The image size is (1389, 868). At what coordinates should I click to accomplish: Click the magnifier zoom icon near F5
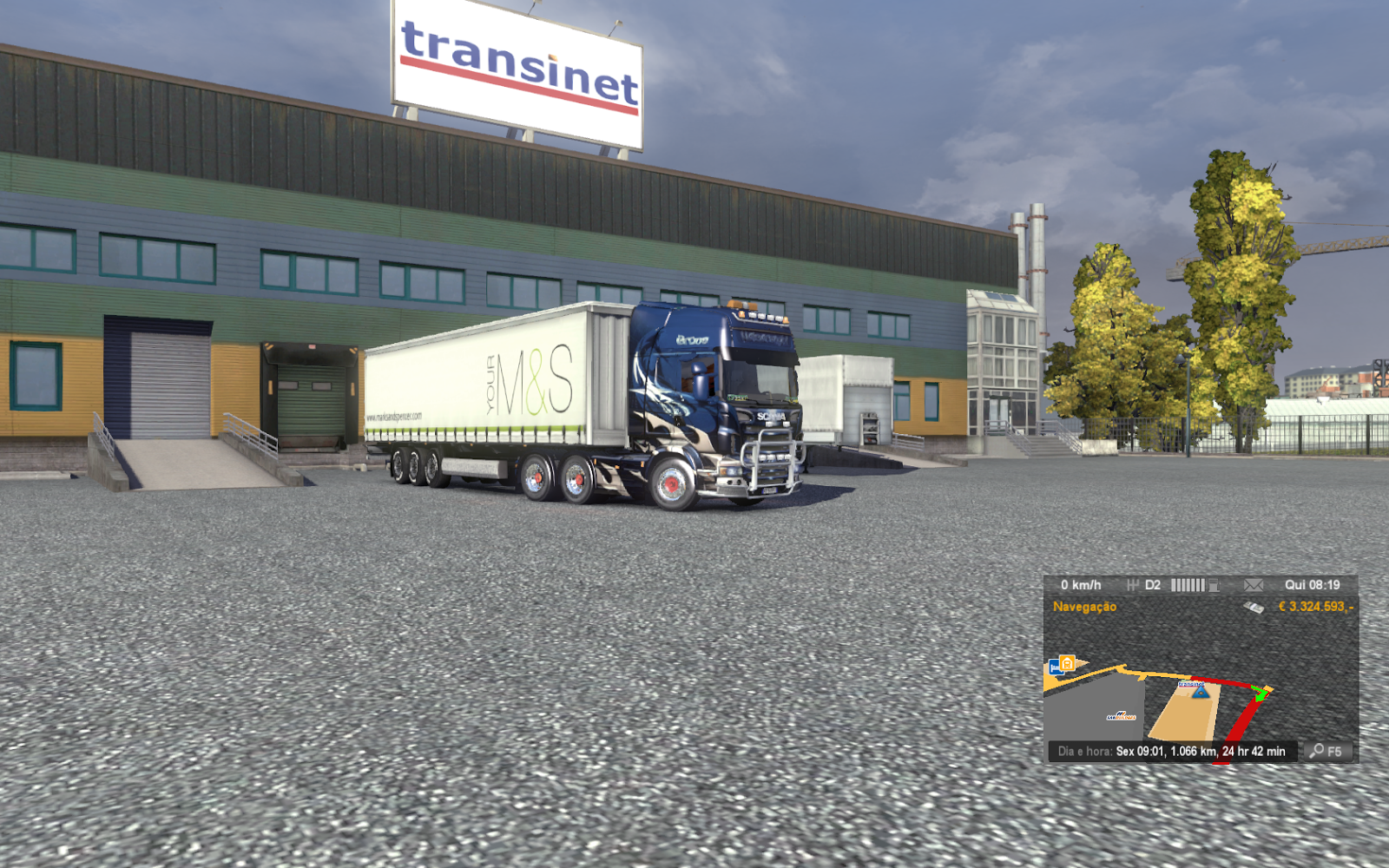point(1317,751)
